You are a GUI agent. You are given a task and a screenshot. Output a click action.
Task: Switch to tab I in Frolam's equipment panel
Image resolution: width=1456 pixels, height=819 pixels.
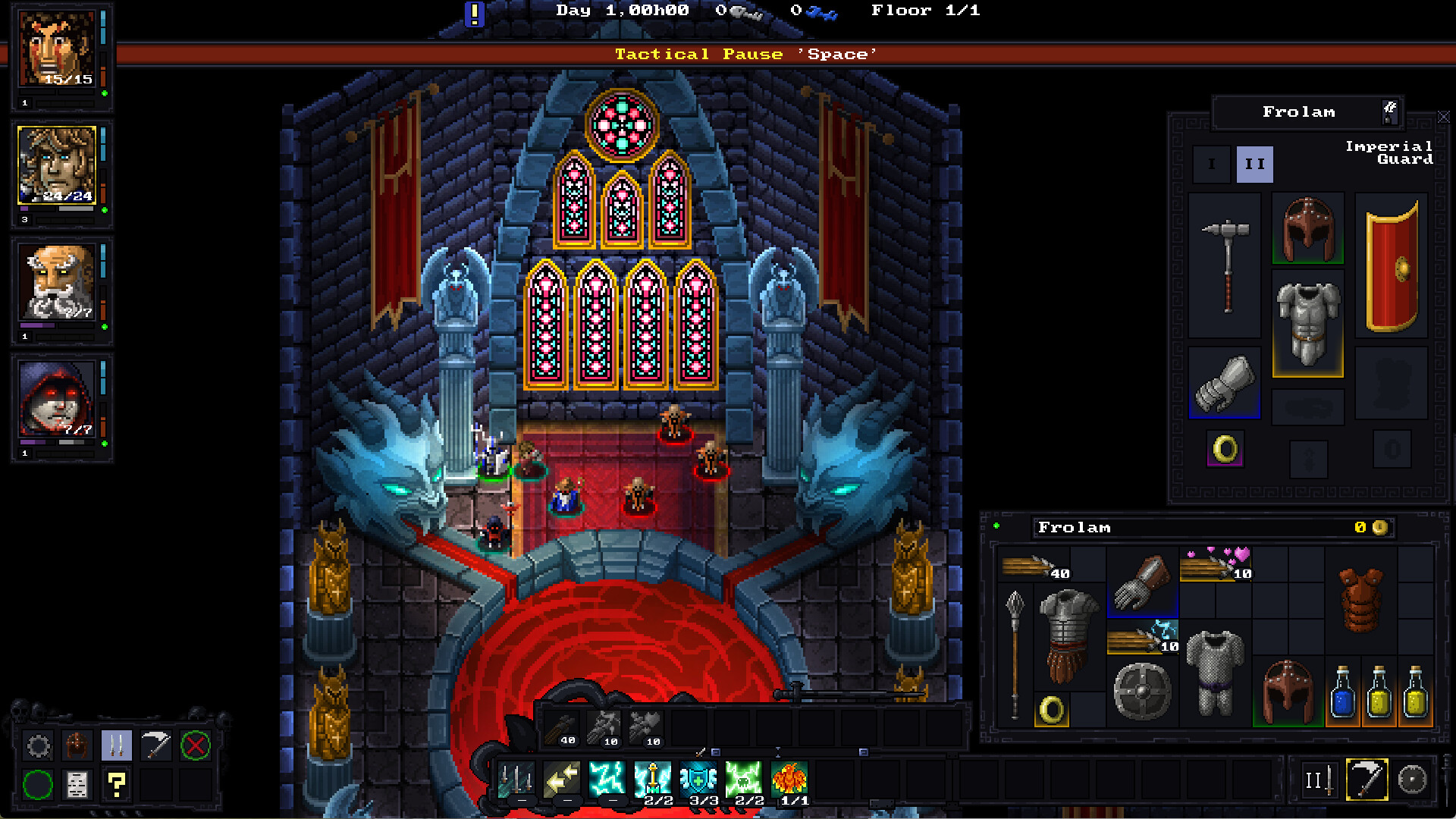tap(1211, 163)
